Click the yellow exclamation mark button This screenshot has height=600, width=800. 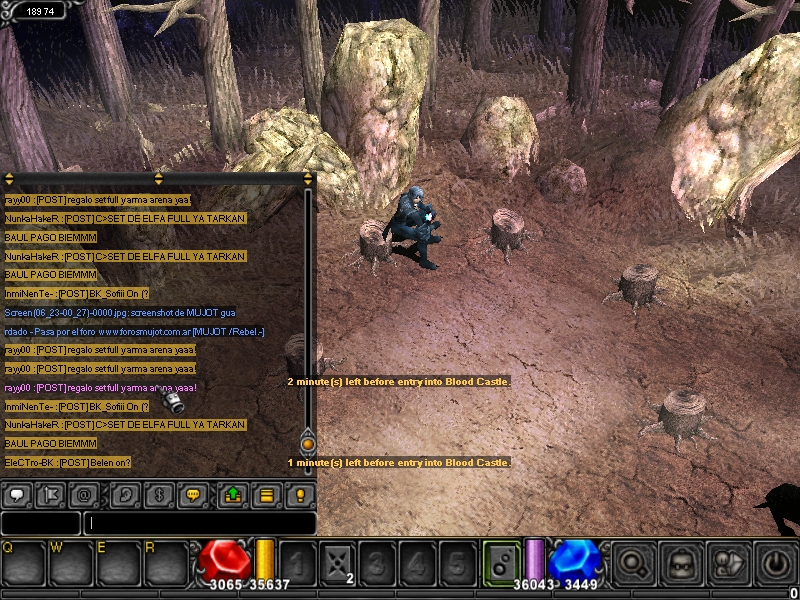click(x=299, y=494)
